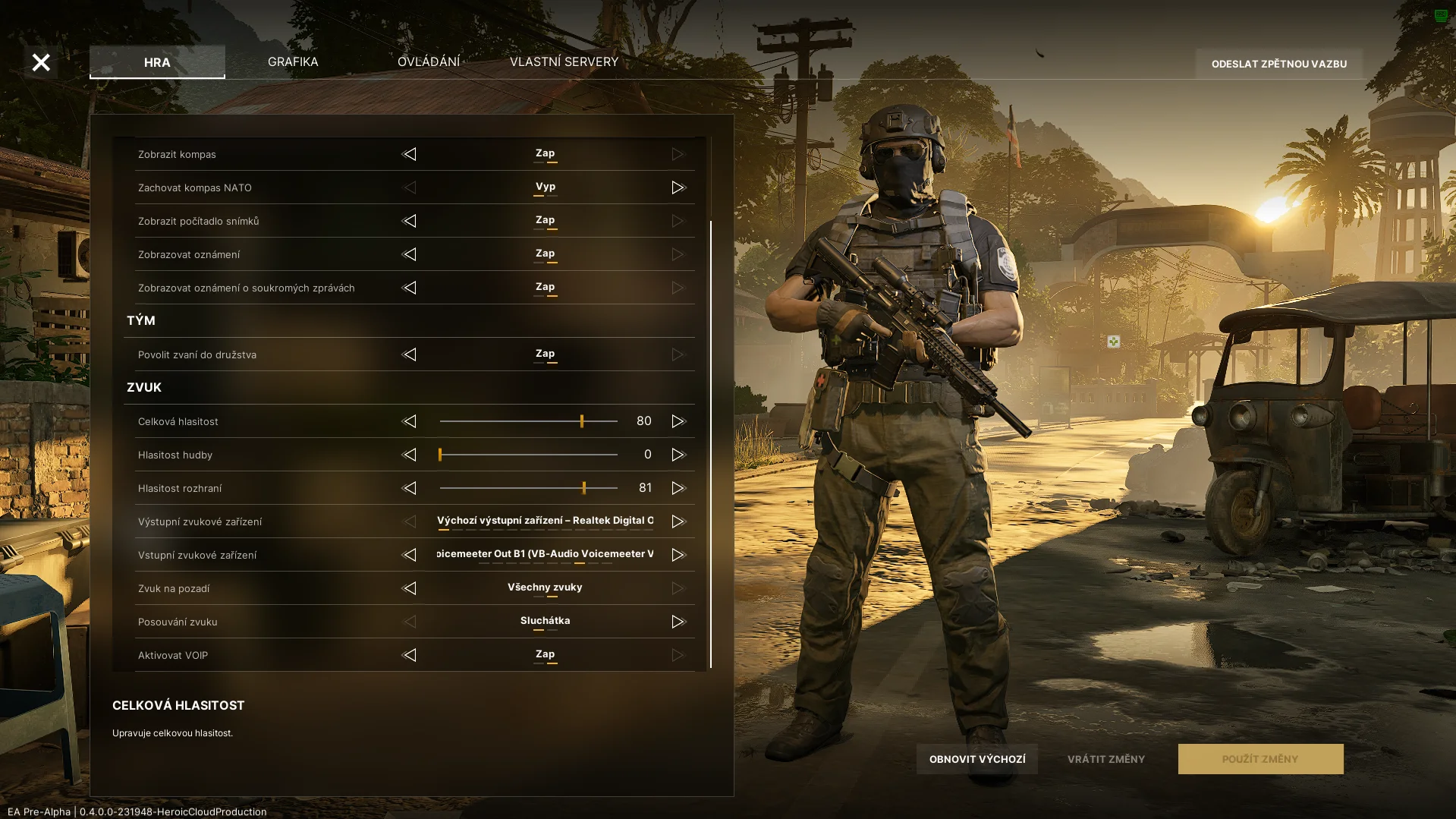Switch Vstupní zvukové zařízení to previous device
The height and width of the screenshot is (819, 1456).
point(409,555)
